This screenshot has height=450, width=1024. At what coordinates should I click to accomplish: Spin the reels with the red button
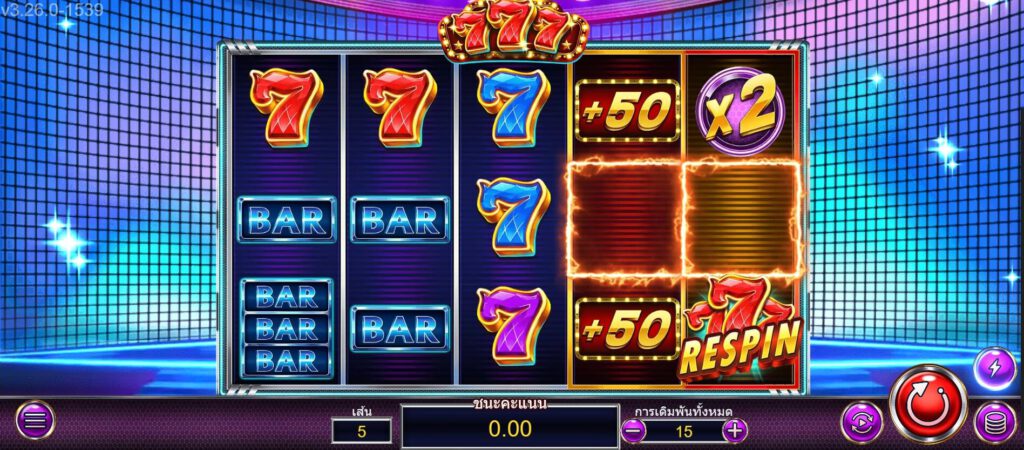tap(928, 402)
